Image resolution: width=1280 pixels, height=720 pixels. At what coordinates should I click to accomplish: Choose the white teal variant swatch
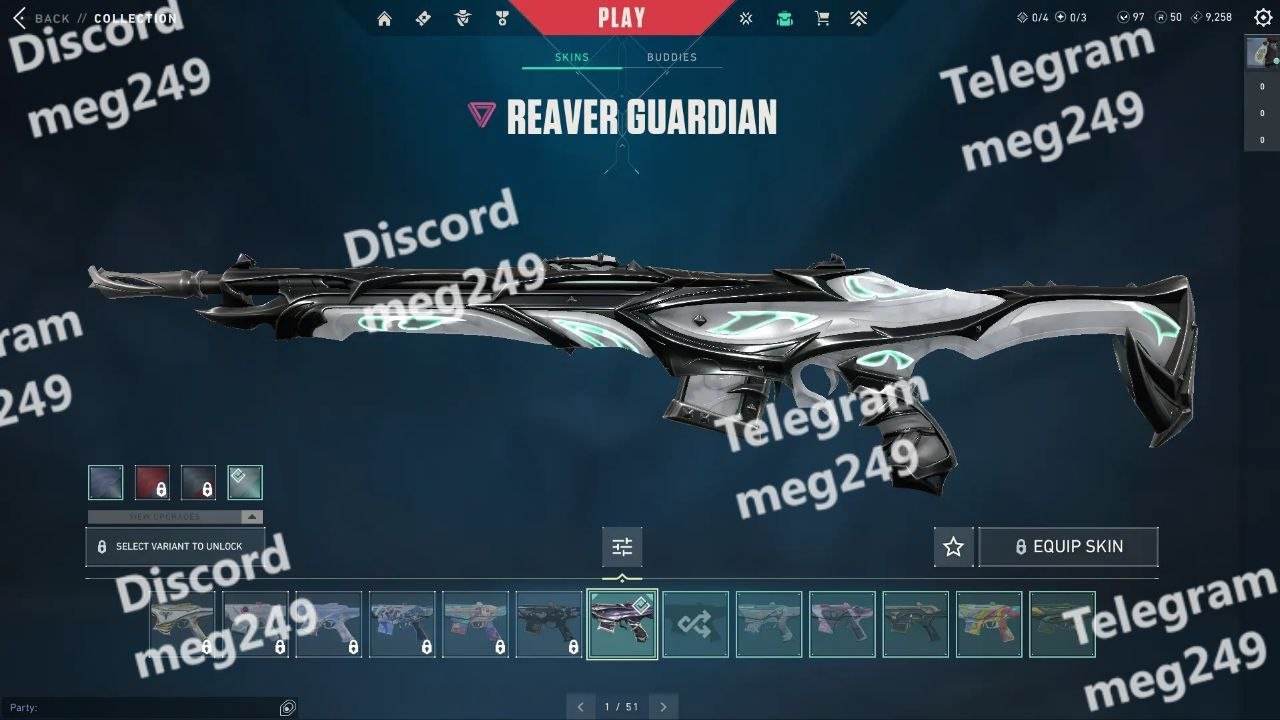click(x=245, y=482)
